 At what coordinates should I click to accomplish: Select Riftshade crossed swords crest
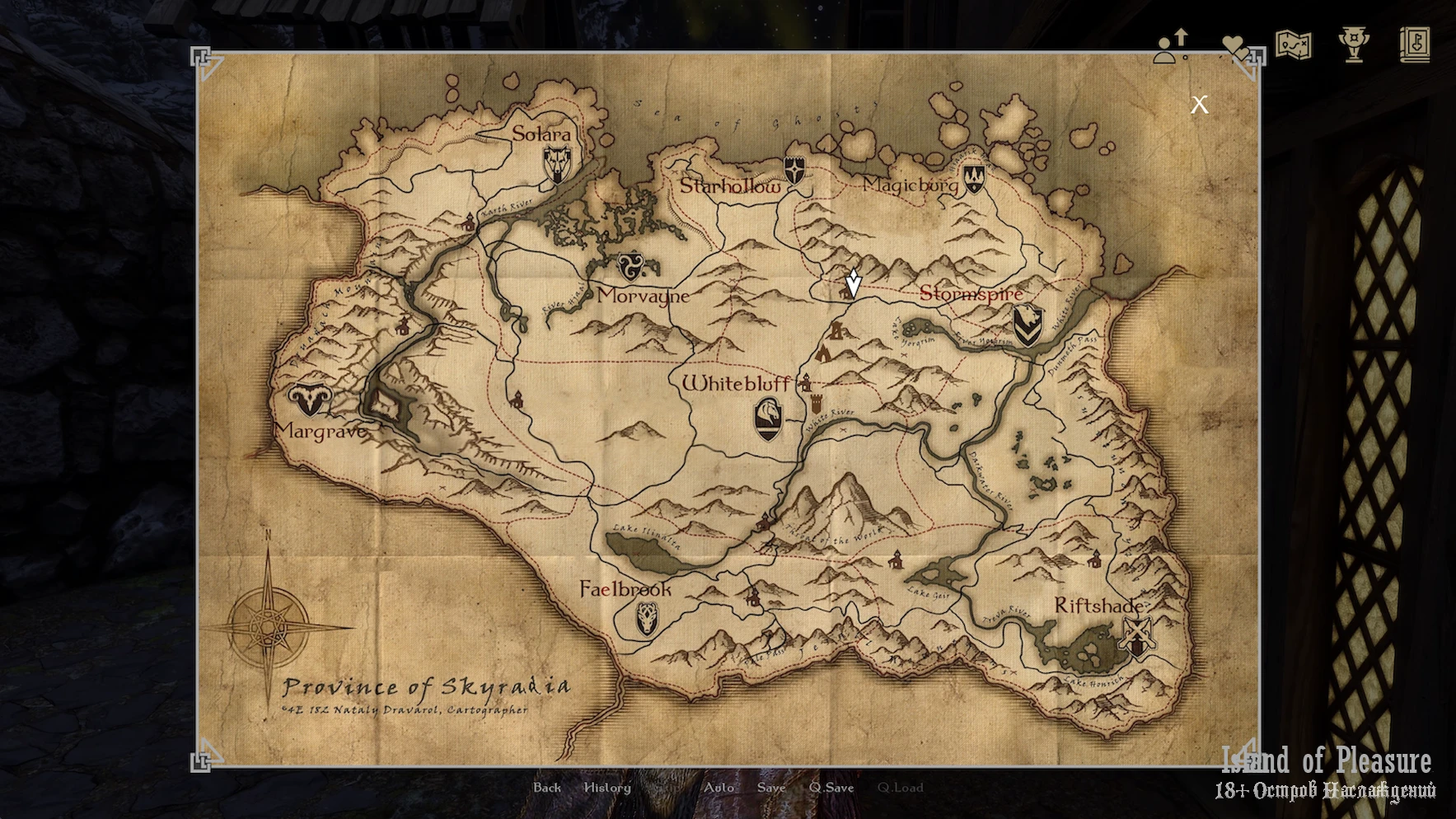pos(1137,636)
